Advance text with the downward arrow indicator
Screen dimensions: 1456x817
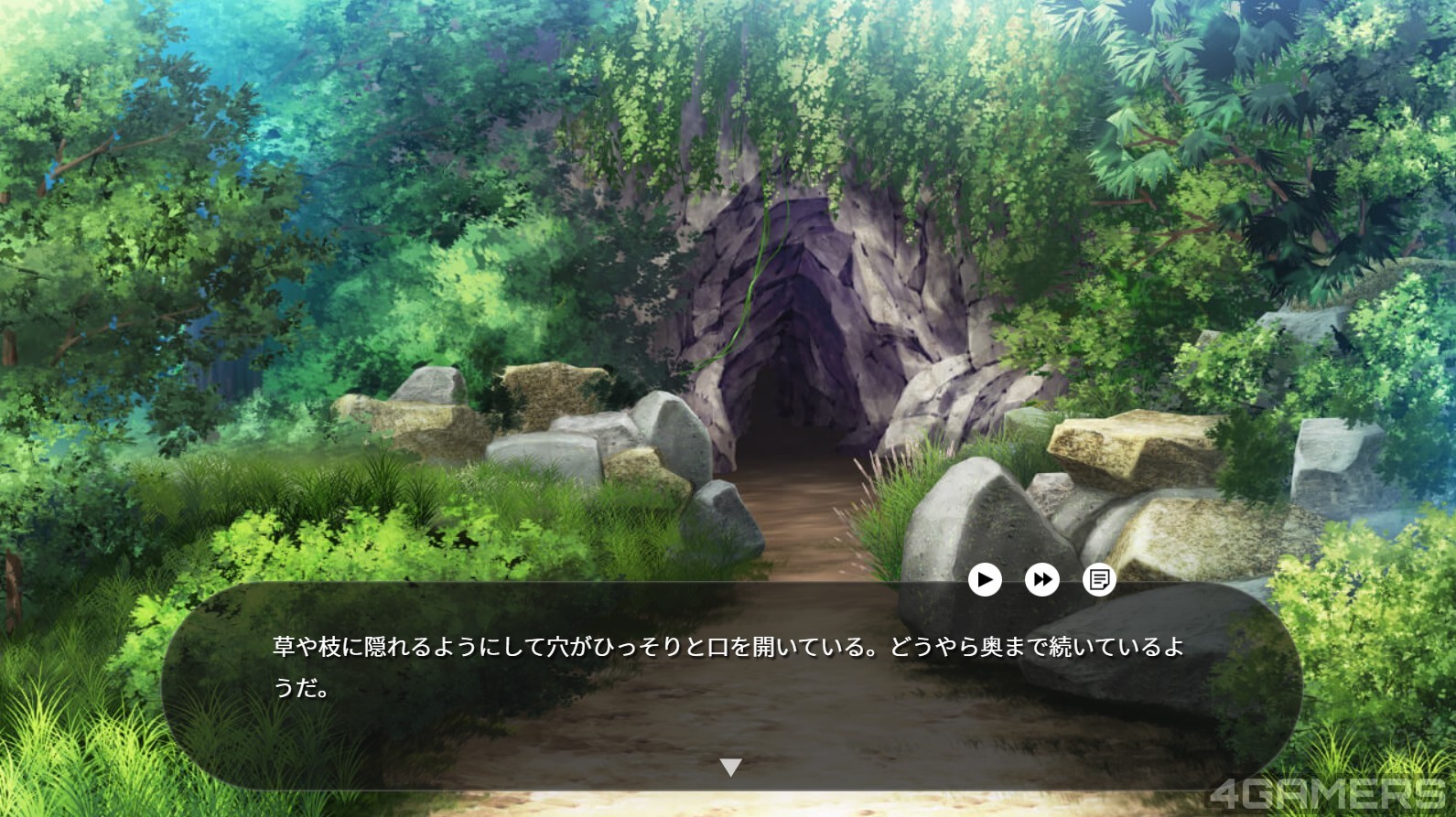coord(730,768)
